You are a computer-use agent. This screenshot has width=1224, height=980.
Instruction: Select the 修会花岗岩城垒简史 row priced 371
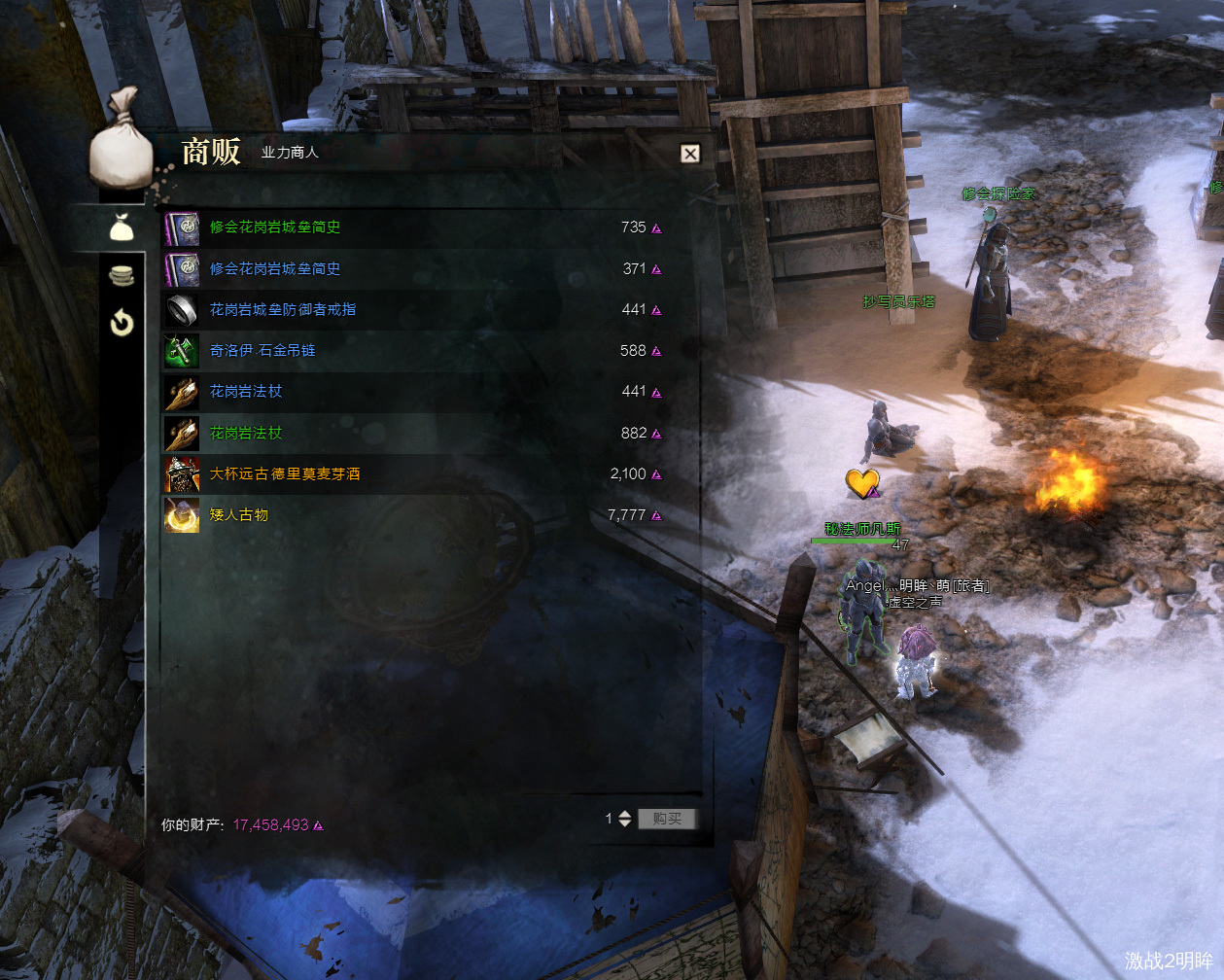point(275,268)
